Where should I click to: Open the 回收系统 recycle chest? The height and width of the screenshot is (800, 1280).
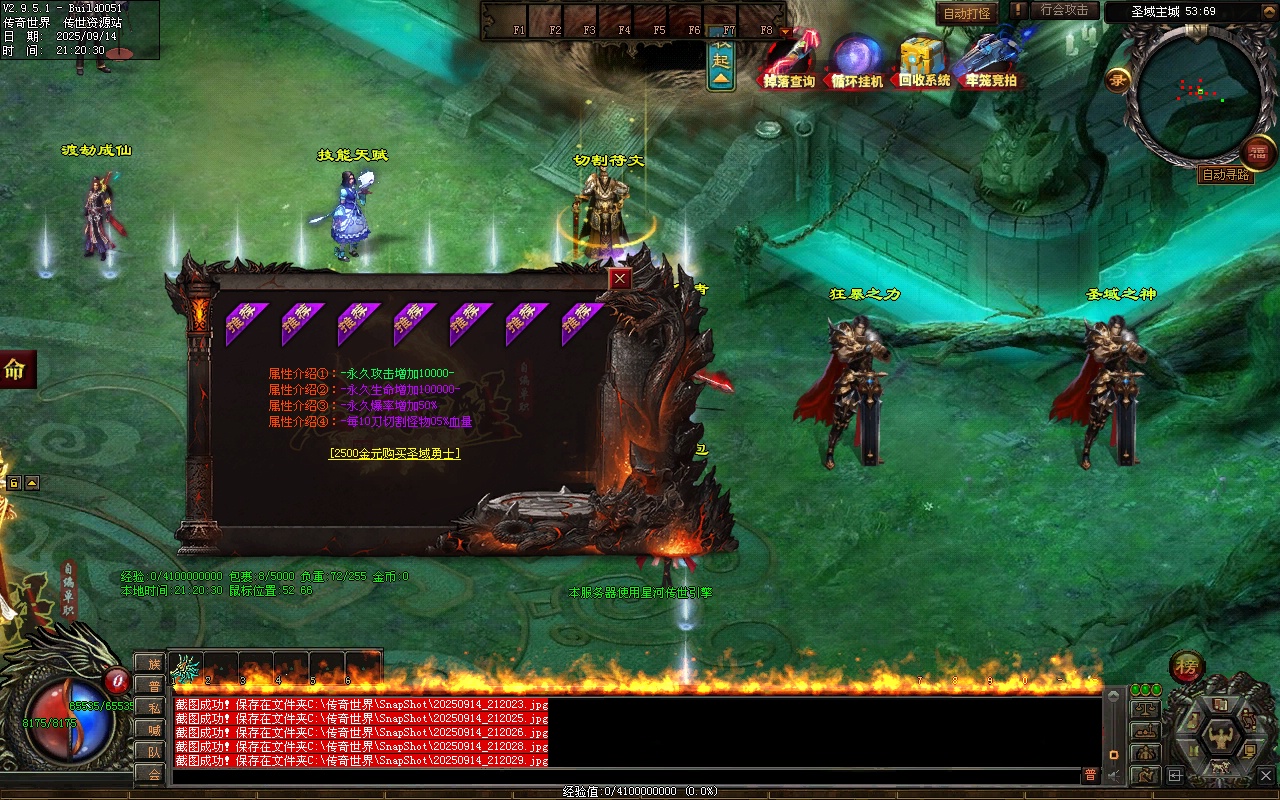(923, 62)
